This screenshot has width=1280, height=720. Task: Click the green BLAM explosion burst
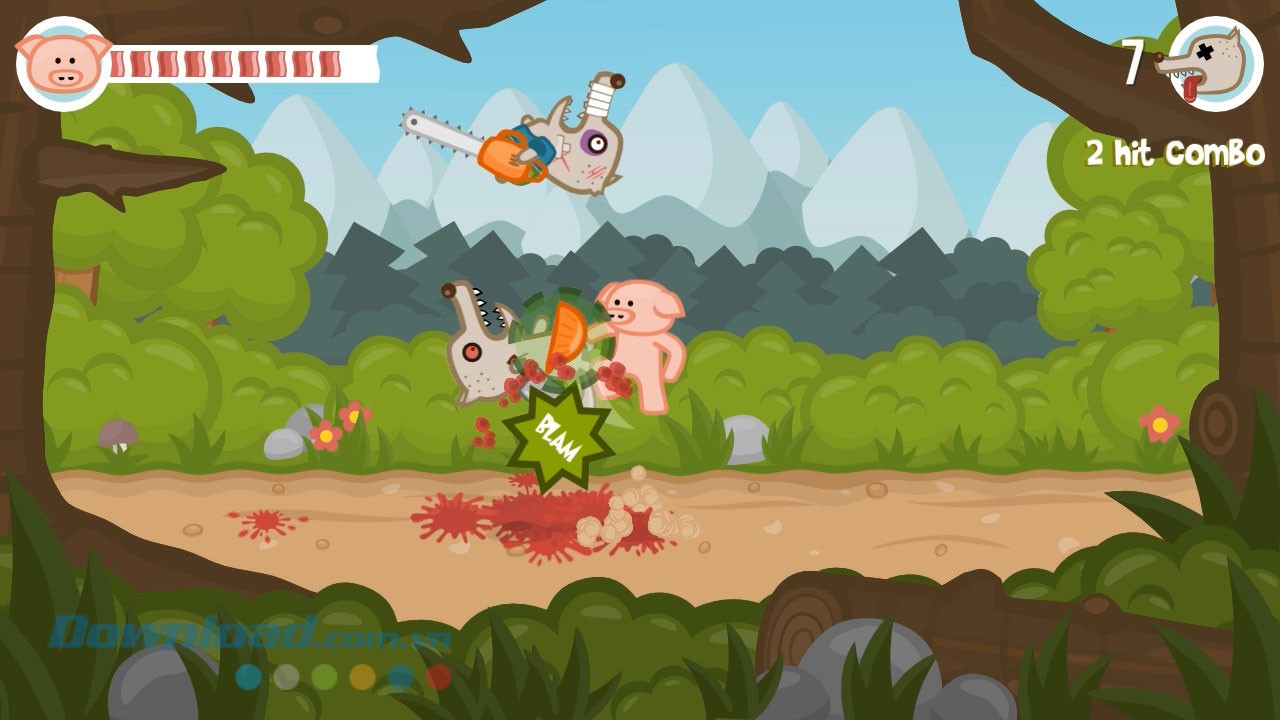(x=560, y=432)
